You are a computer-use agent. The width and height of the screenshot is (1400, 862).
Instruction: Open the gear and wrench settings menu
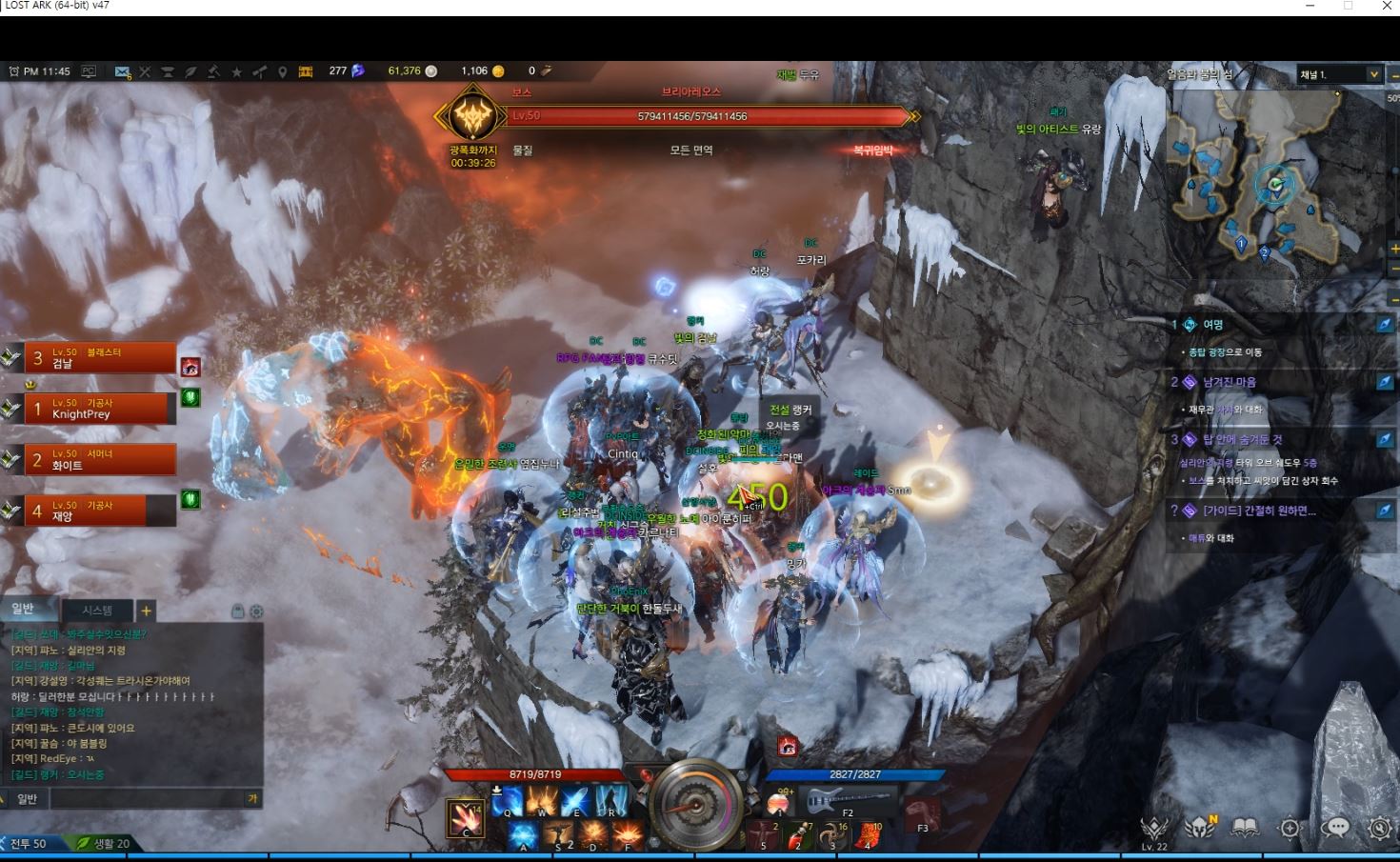pyautogui.click(x=1379, y=828)
